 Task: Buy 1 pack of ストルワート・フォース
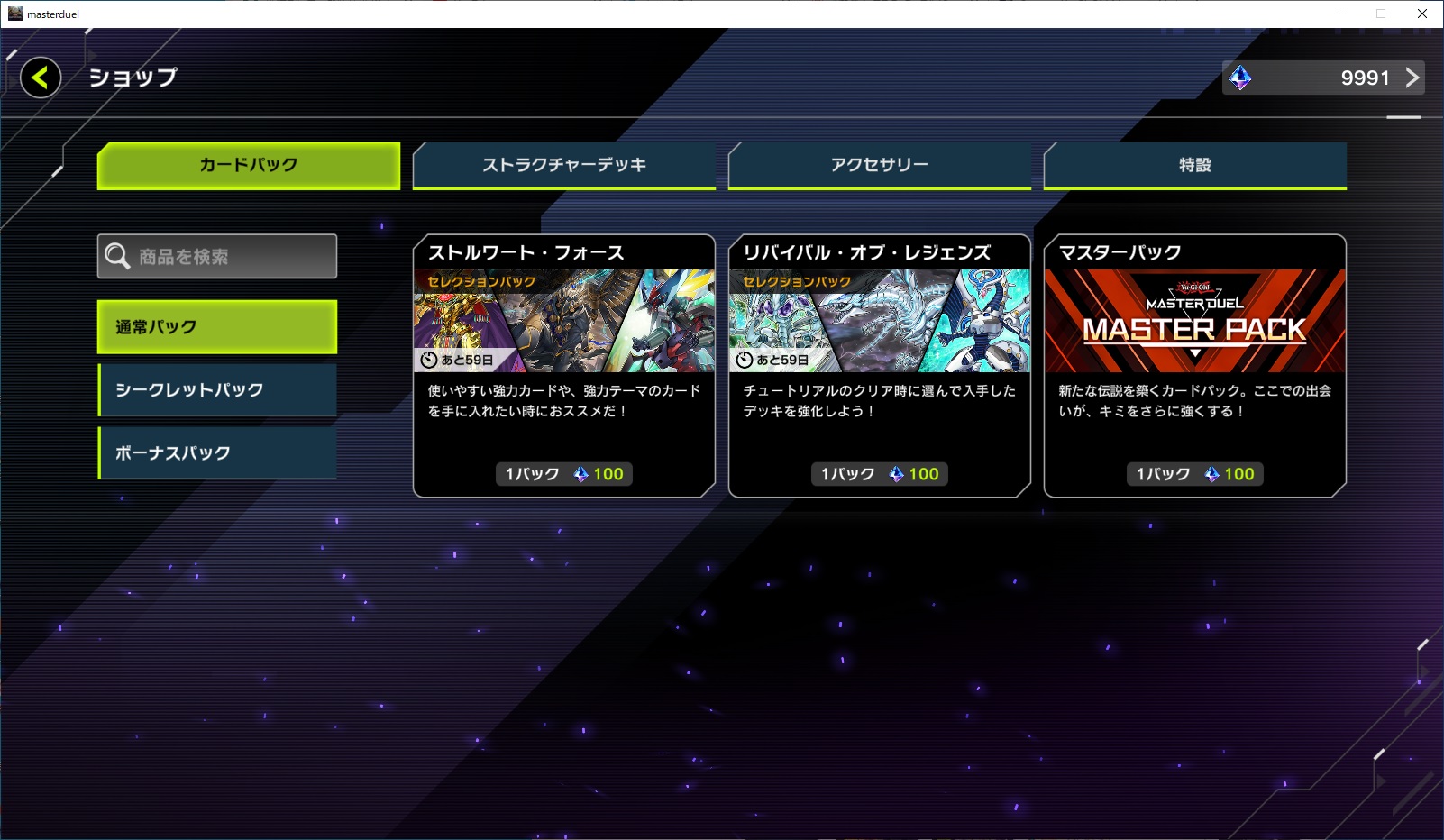(x=564, y=474)
